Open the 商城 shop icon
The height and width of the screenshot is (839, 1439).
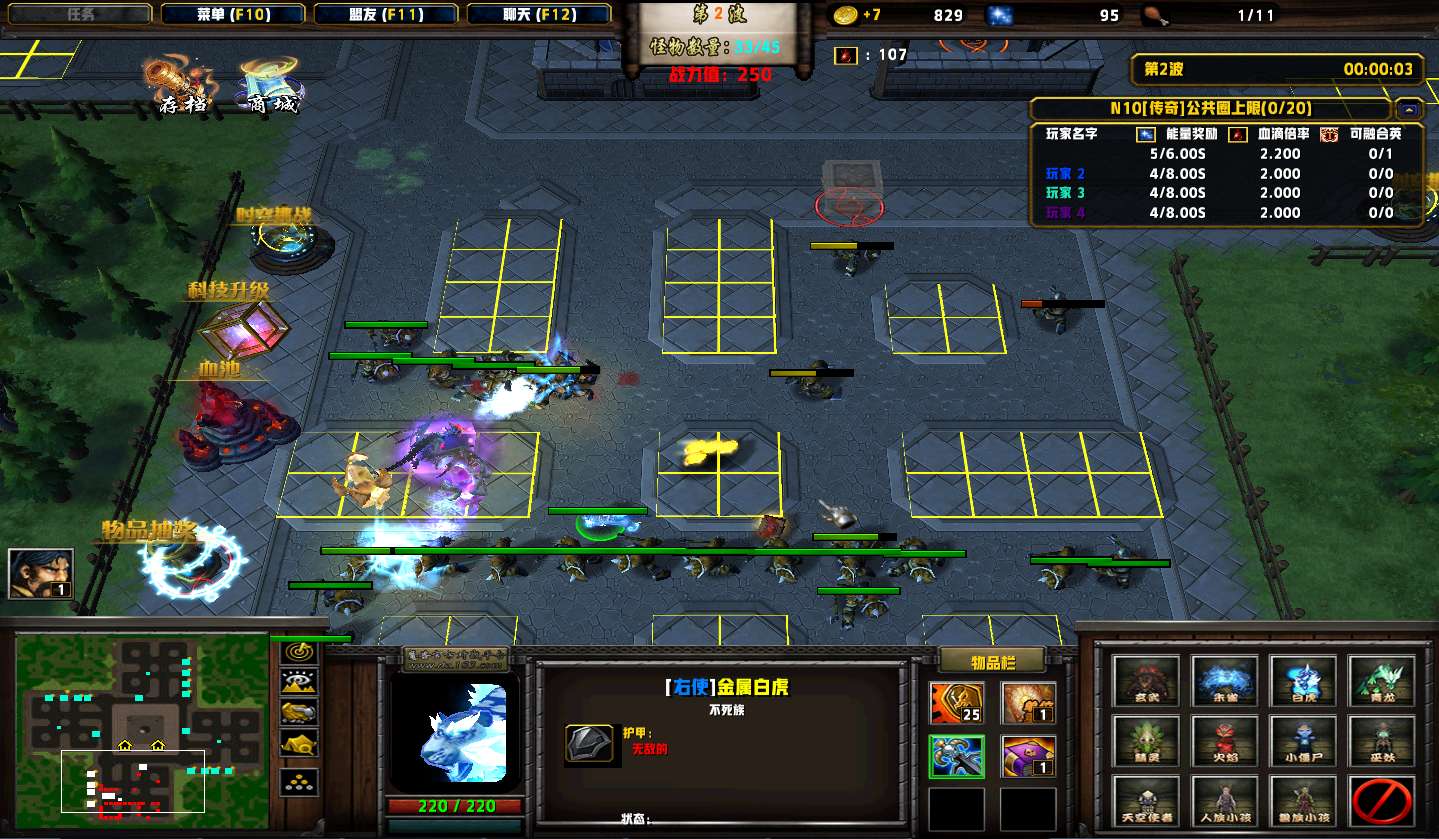(267, 86)
